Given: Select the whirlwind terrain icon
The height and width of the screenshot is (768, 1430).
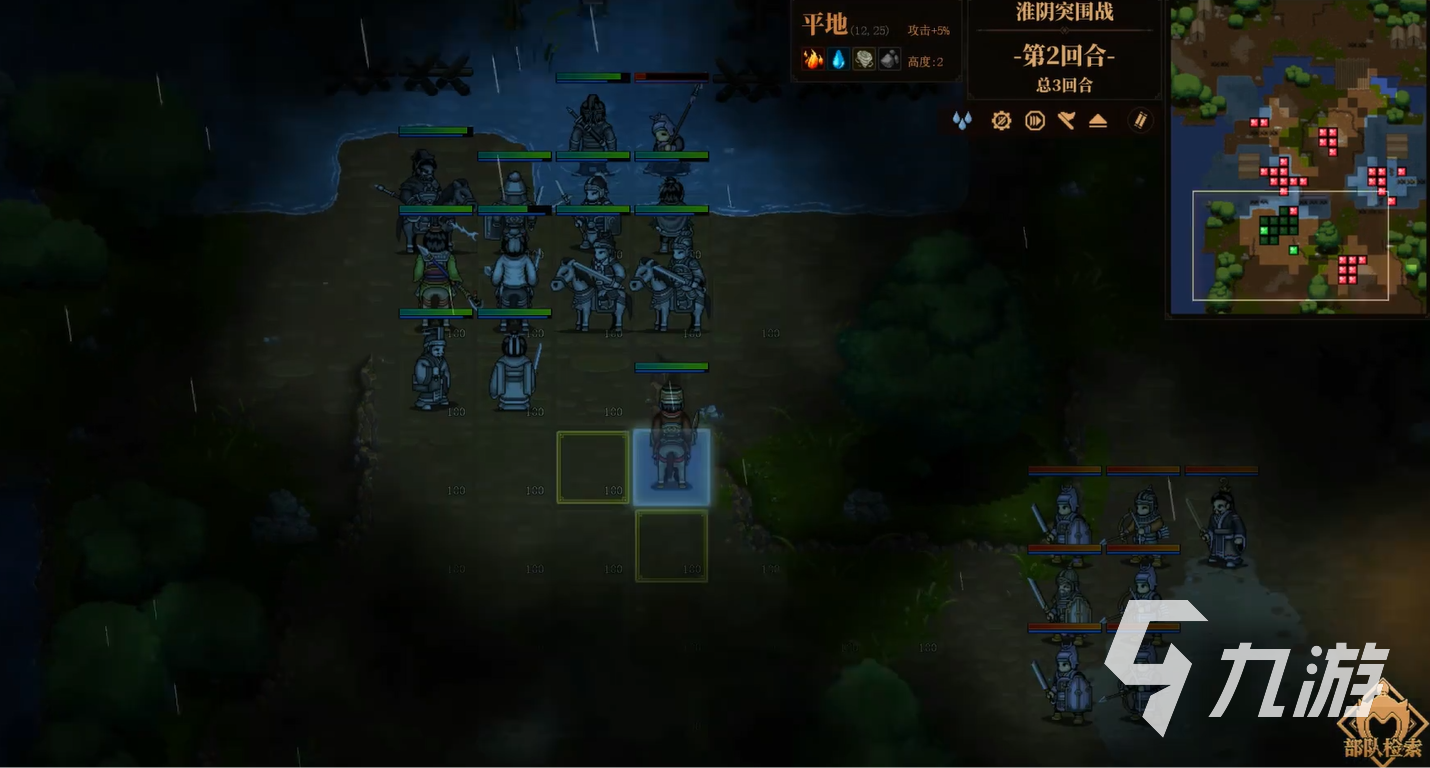Looking at the screenshot, I should 863,60.
